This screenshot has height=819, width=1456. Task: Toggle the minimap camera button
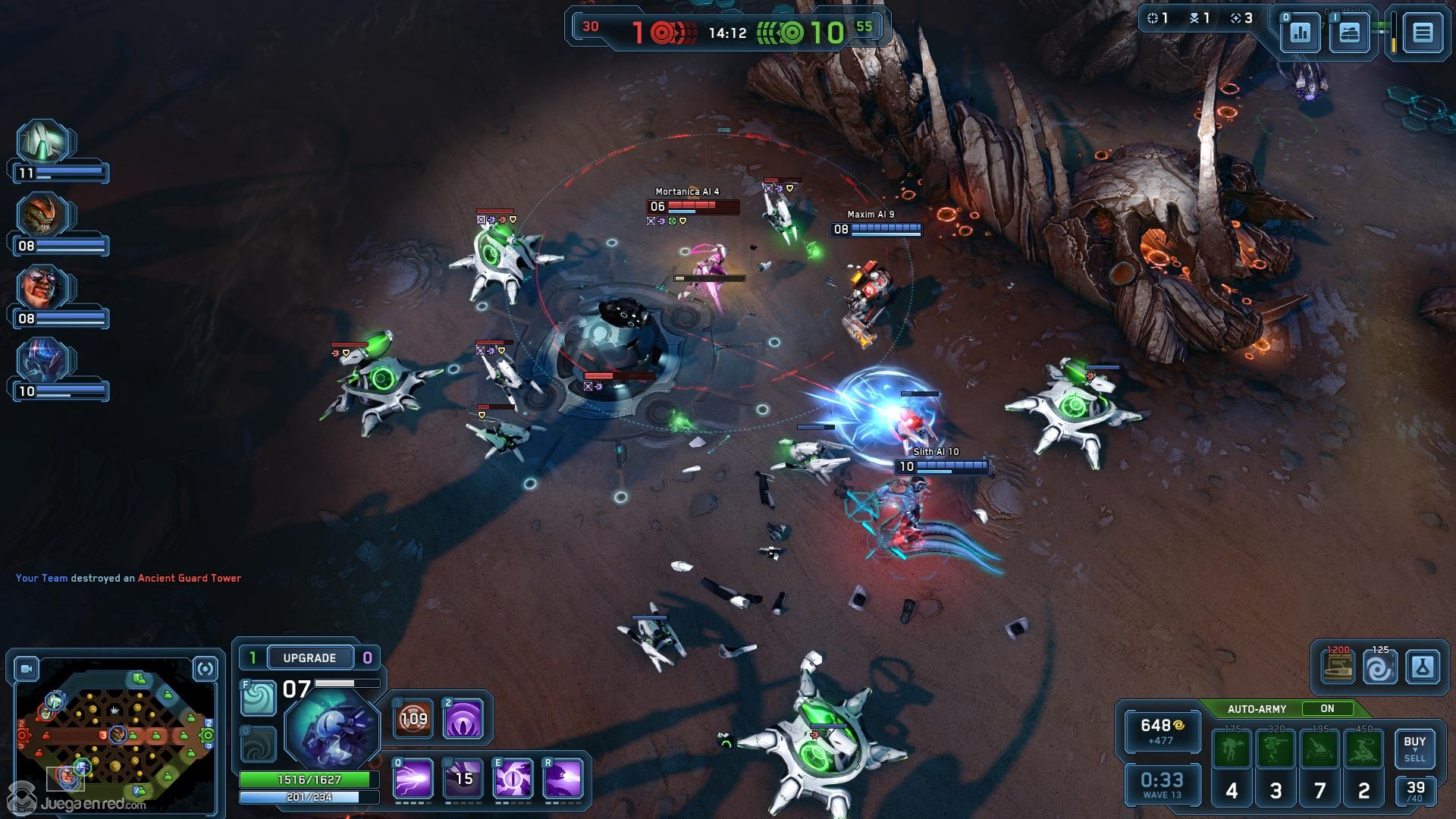click(27, 669)
